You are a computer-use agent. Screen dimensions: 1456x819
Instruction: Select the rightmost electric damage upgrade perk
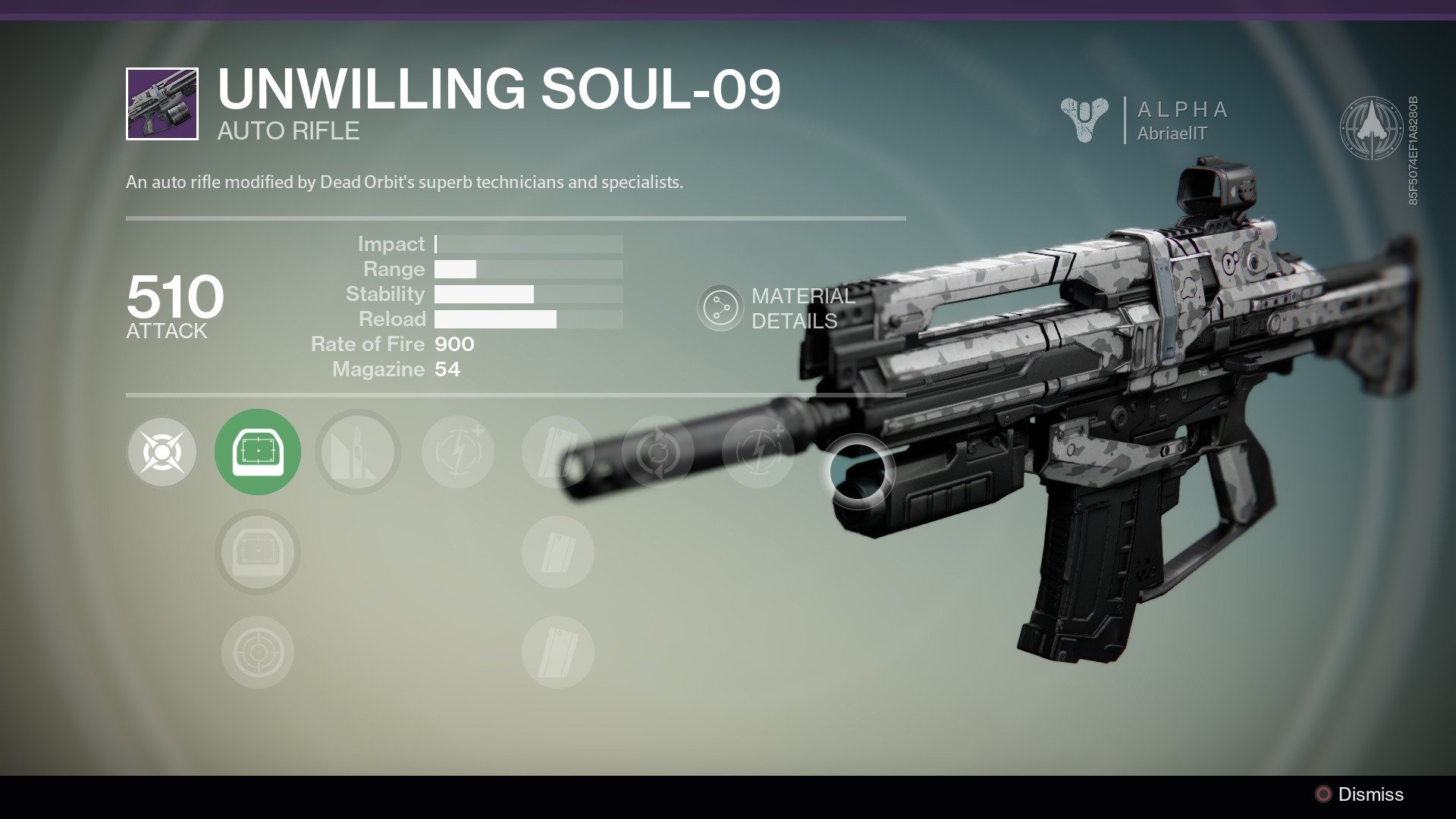tap(758, 451)
